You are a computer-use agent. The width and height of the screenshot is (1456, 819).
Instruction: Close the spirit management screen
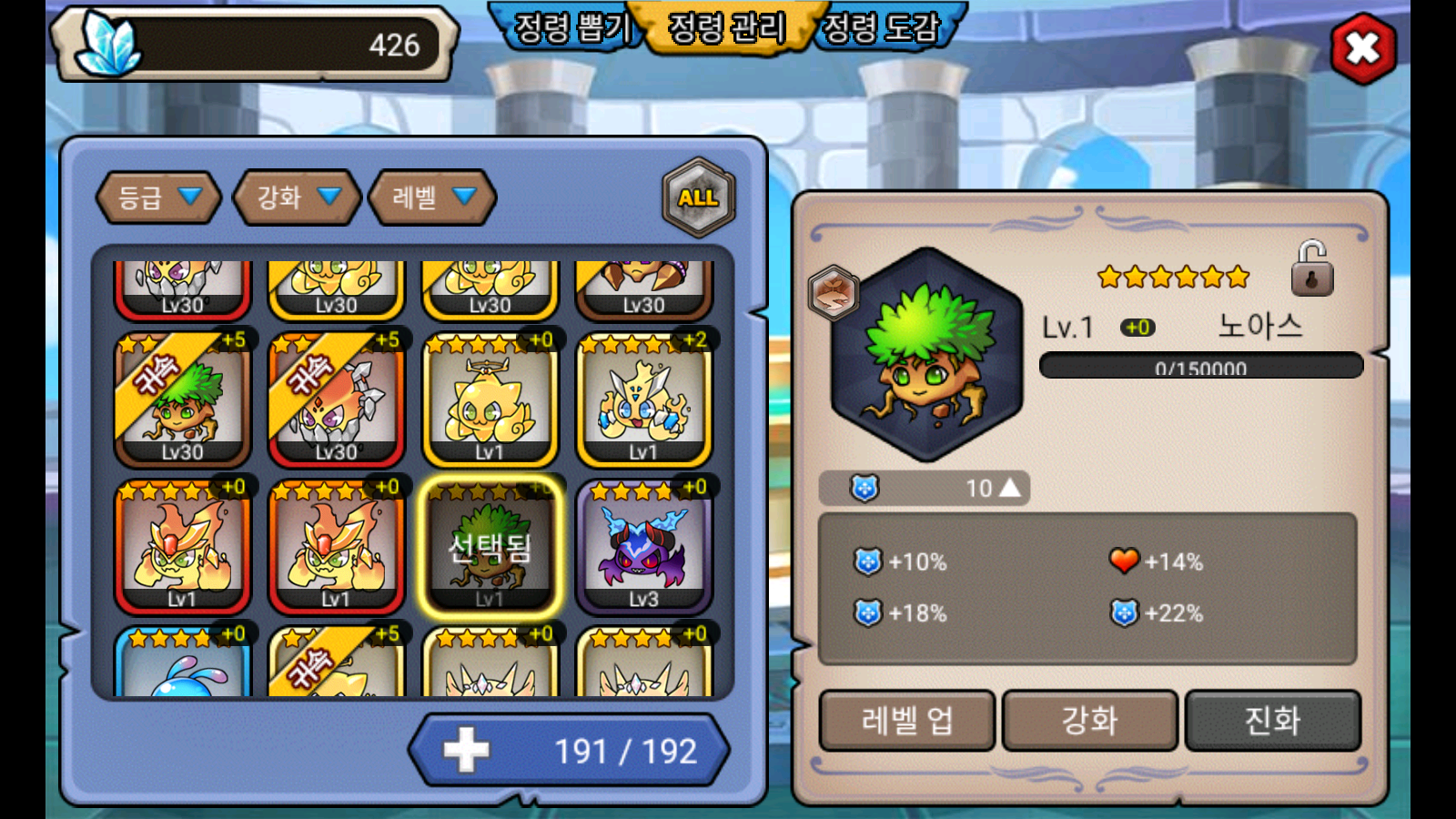pyautogui.click(x=1362, y=48)
